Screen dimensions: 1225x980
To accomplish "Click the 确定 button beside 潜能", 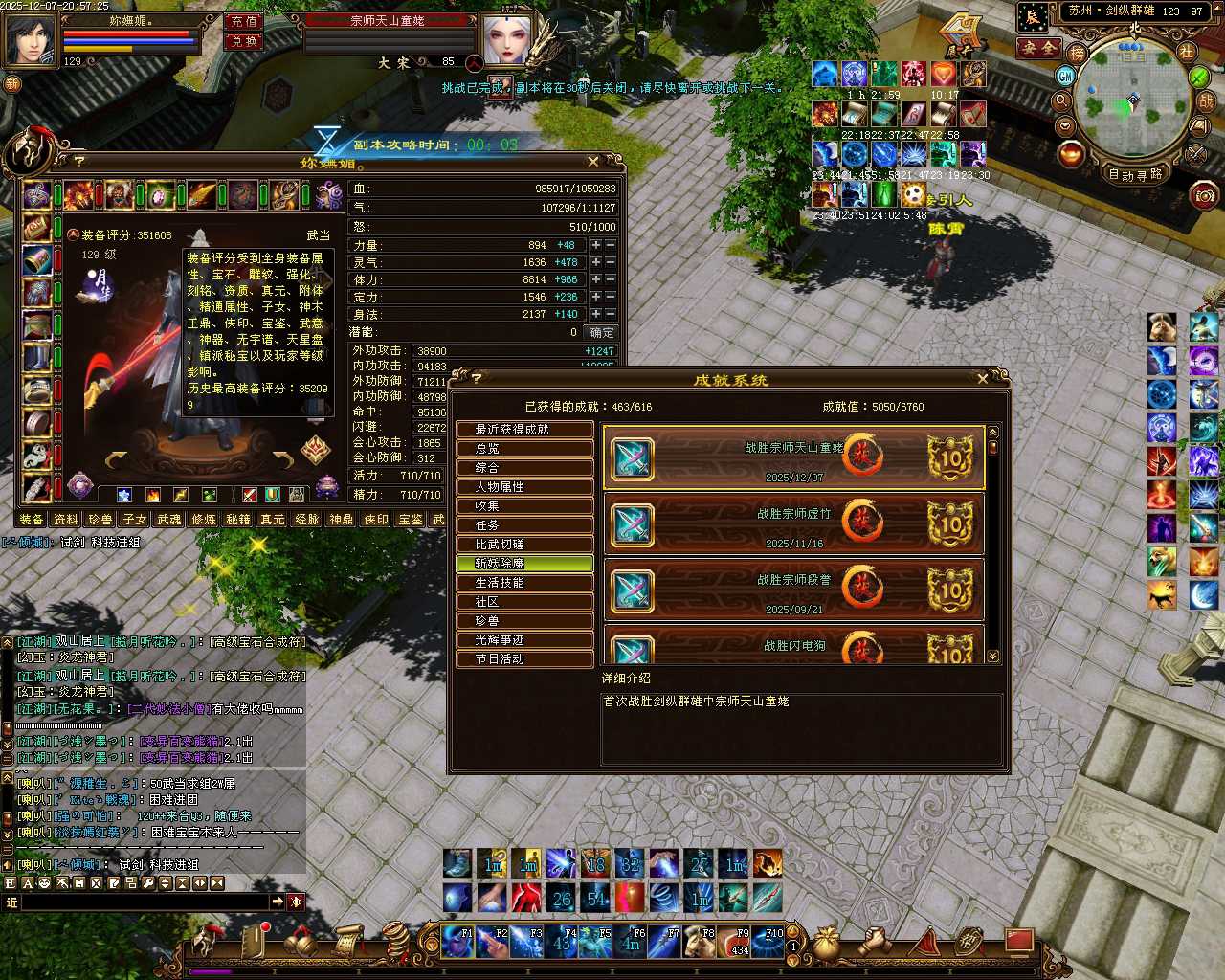I will click(602, 333).
